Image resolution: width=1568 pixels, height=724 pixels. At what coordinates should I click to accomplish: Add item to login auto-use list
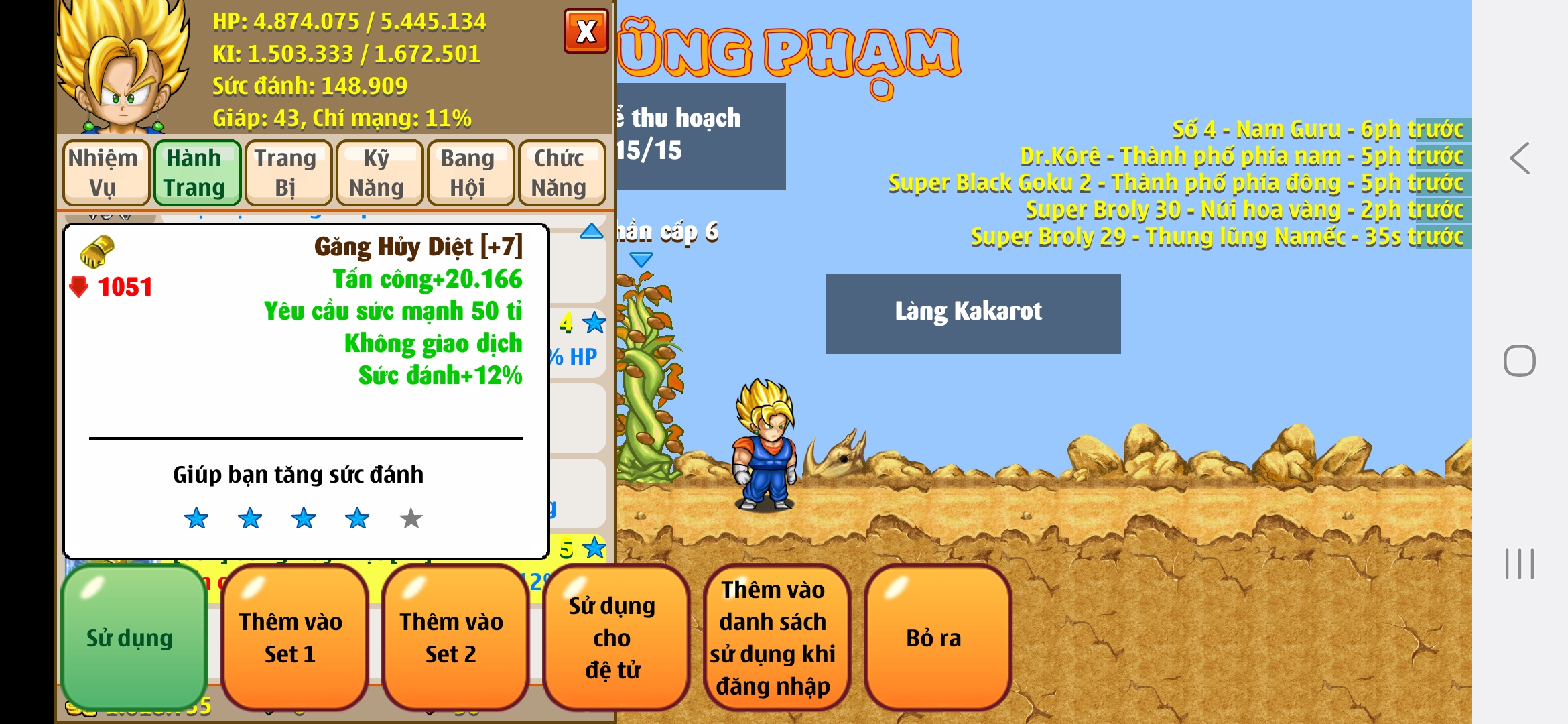pyautogui.click(x=774, y=638)
